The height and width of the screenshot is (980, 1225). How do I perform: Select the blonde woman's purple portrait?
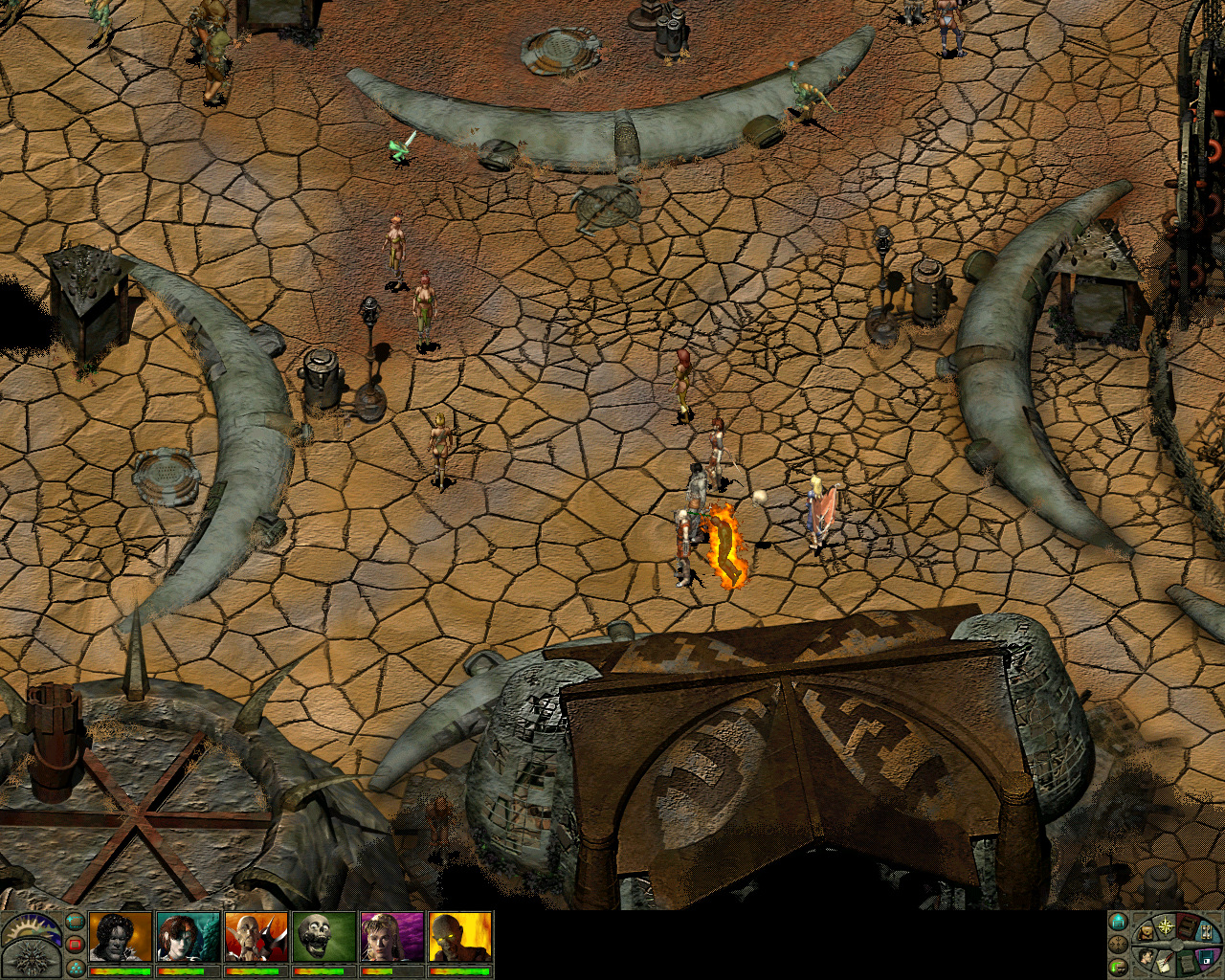(392, 936)
